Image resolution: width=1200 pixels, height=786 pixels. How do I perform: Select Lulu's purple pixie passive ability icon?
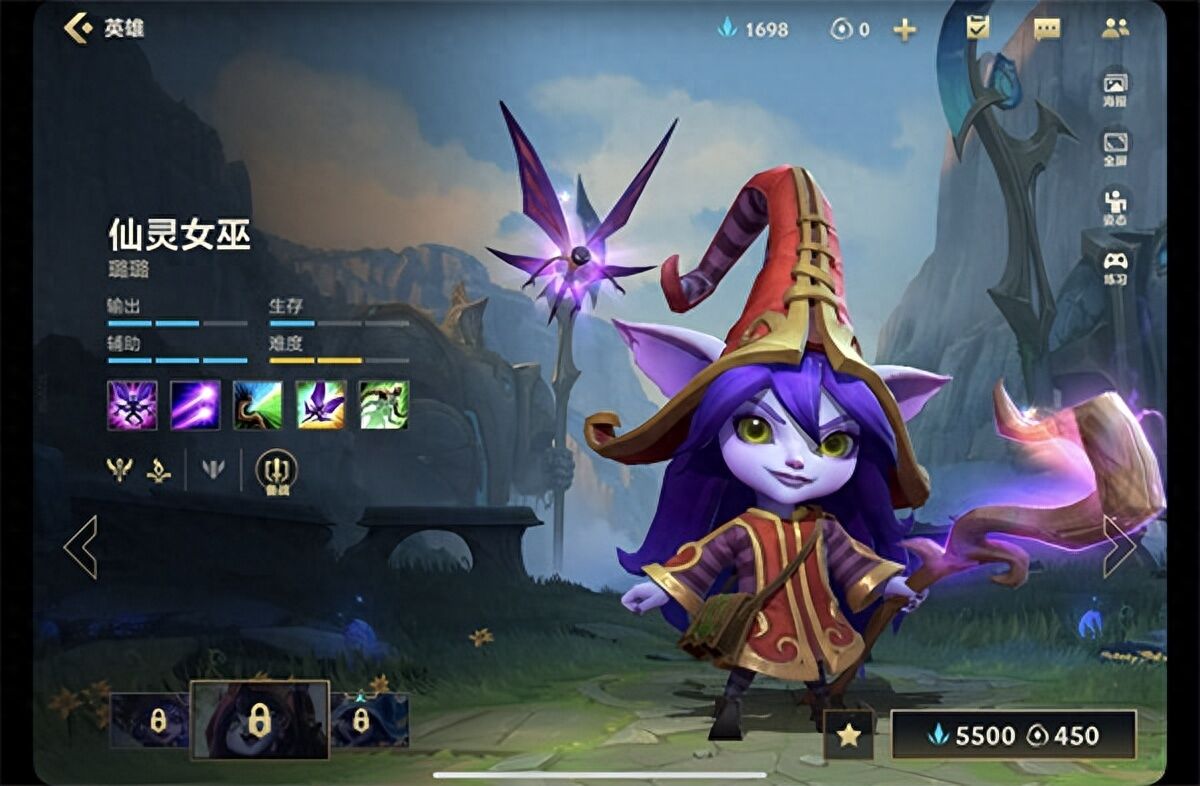tap(132, 405)
